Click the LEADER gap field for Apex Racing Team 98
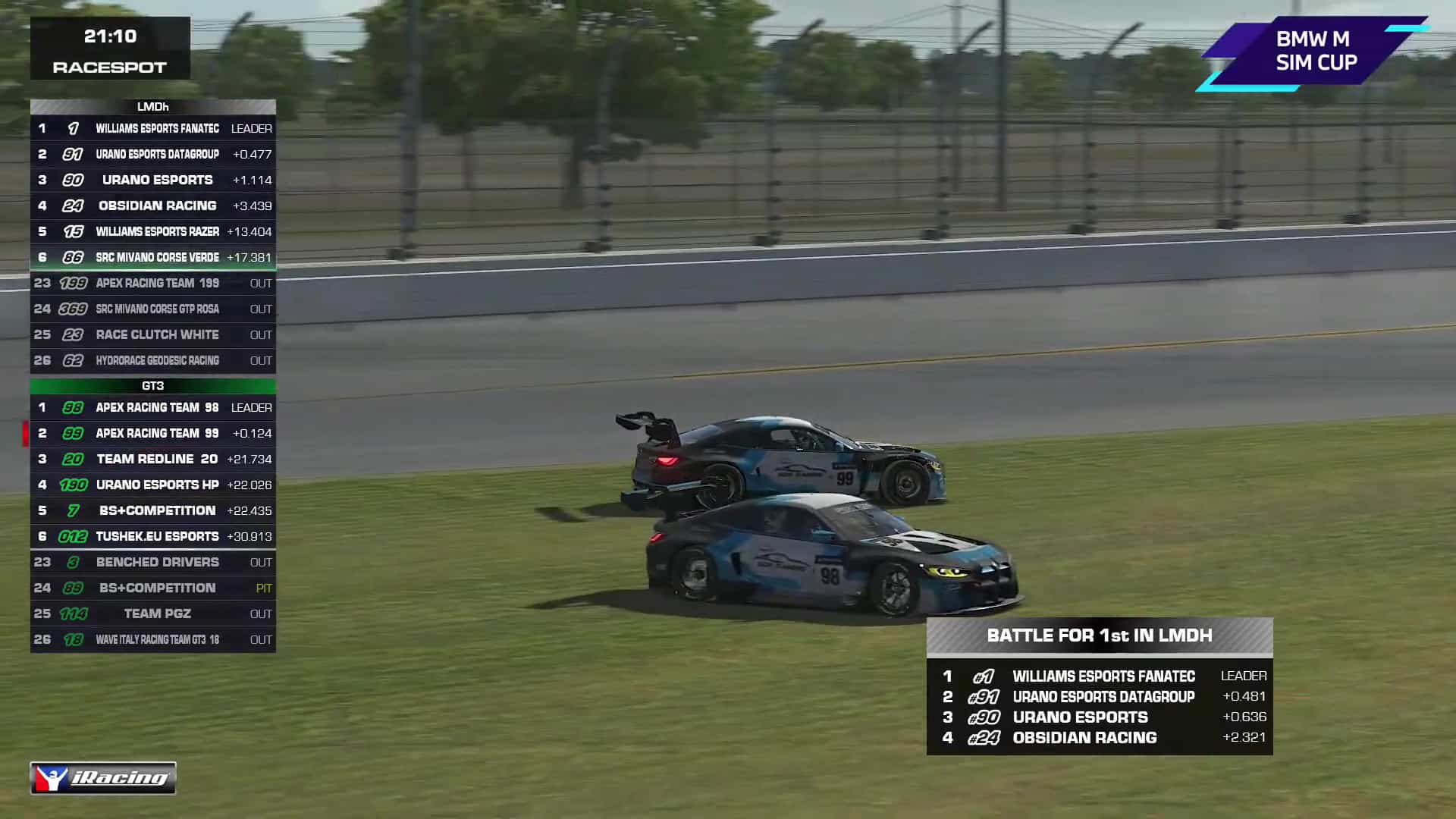This screenshot has height=819, width=1456. [251, 407]
